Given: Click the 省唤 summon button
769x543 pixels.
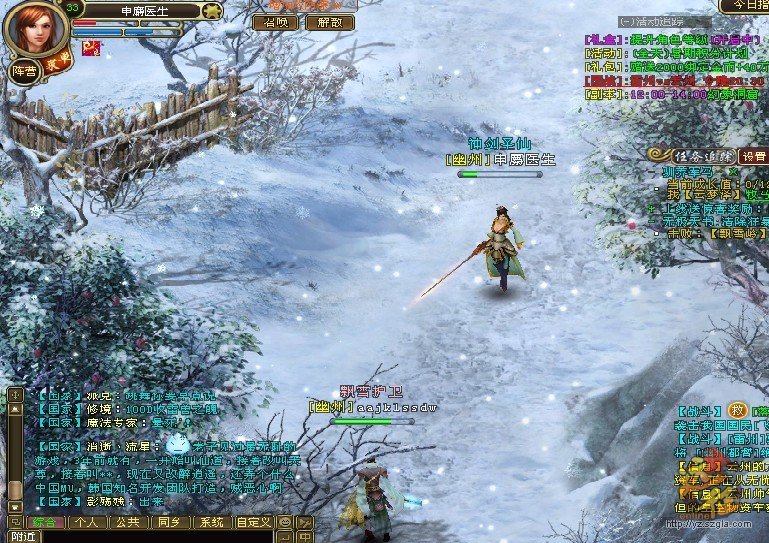Looking at the screenshot, I should (275, 22).
